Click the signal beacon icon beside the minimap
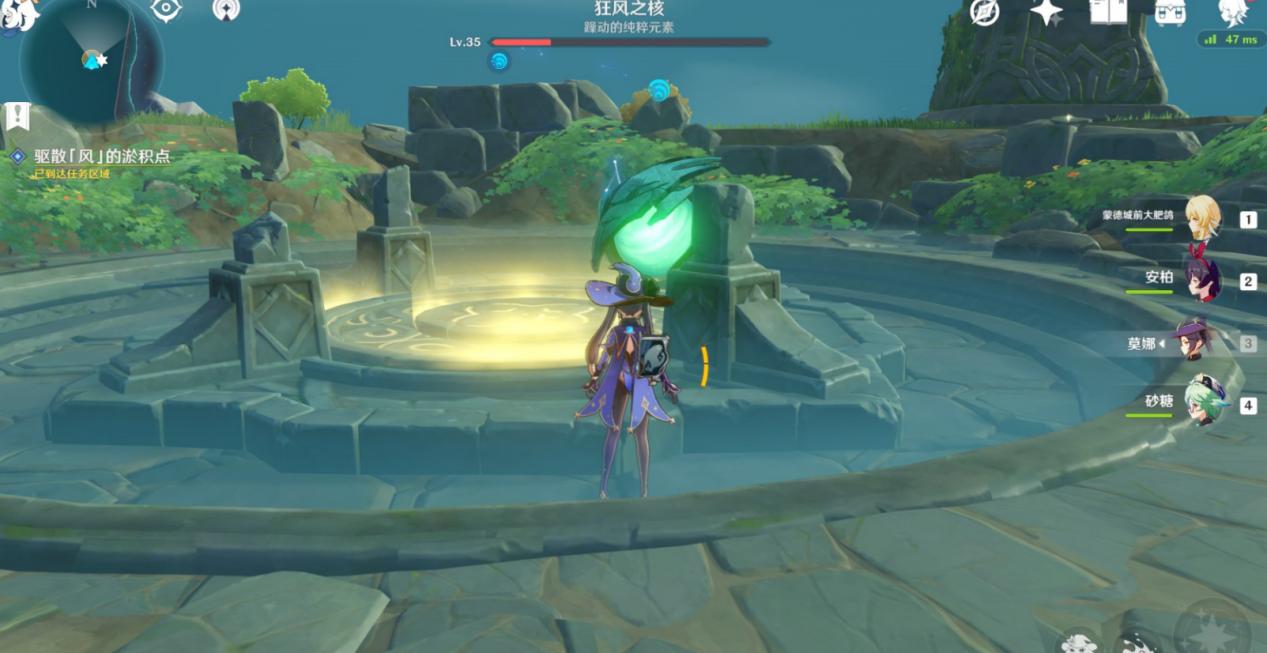Image resolution: width=1267 pixels, height=653 pixels. pos(227,9)
